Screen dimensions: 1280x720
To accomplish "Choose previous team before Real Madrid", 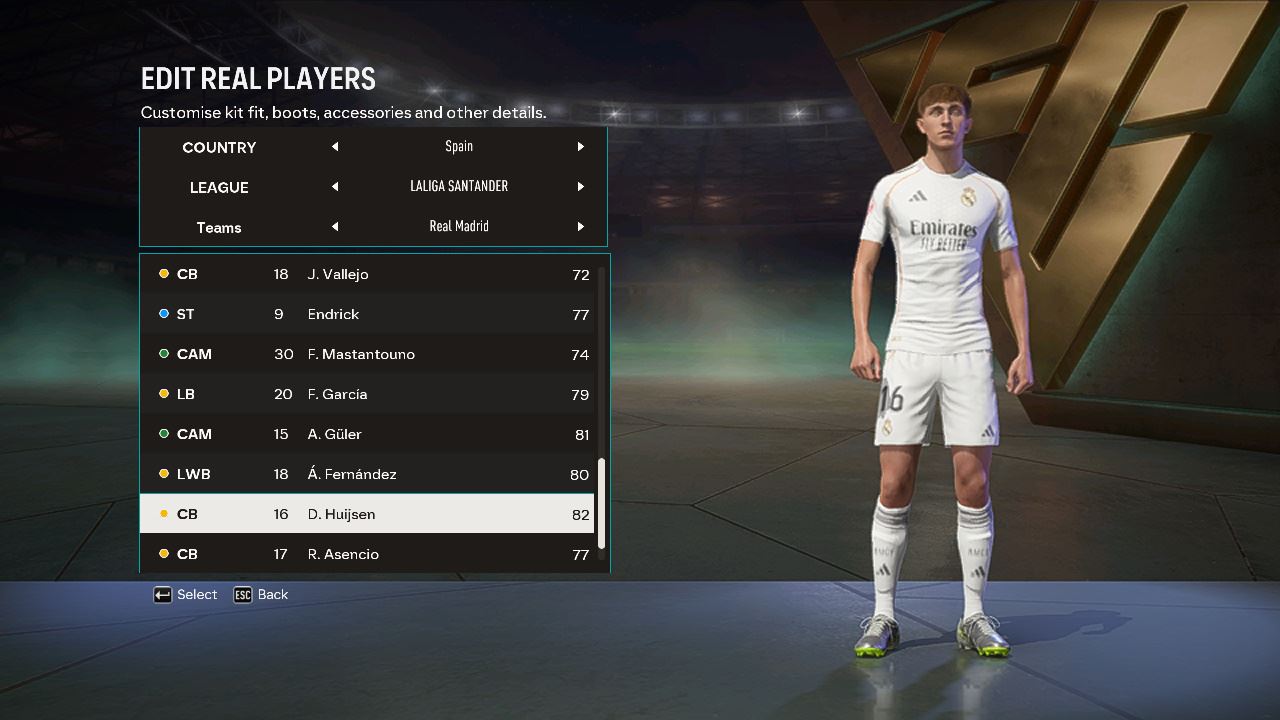I will (335, 227).
